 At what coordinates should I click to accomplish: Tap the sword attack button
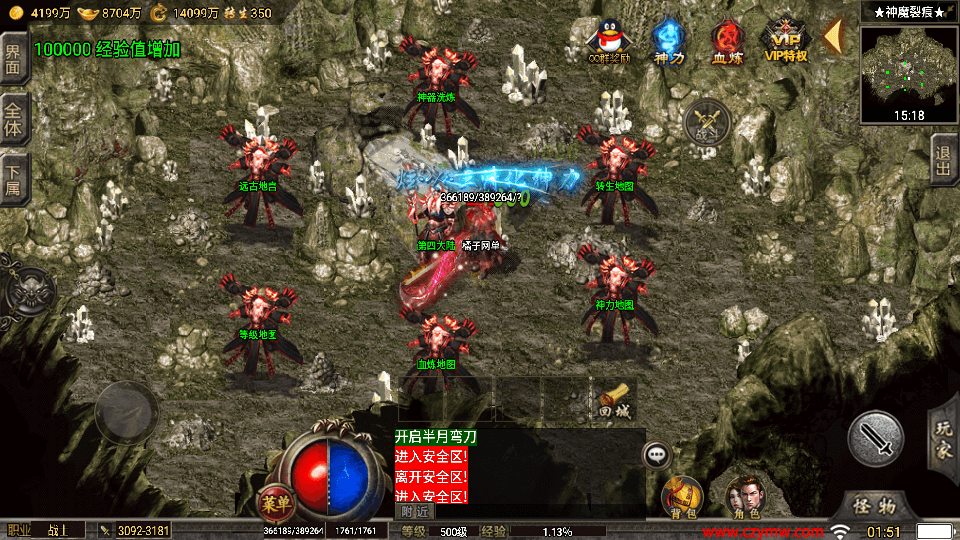click(876, 437)
